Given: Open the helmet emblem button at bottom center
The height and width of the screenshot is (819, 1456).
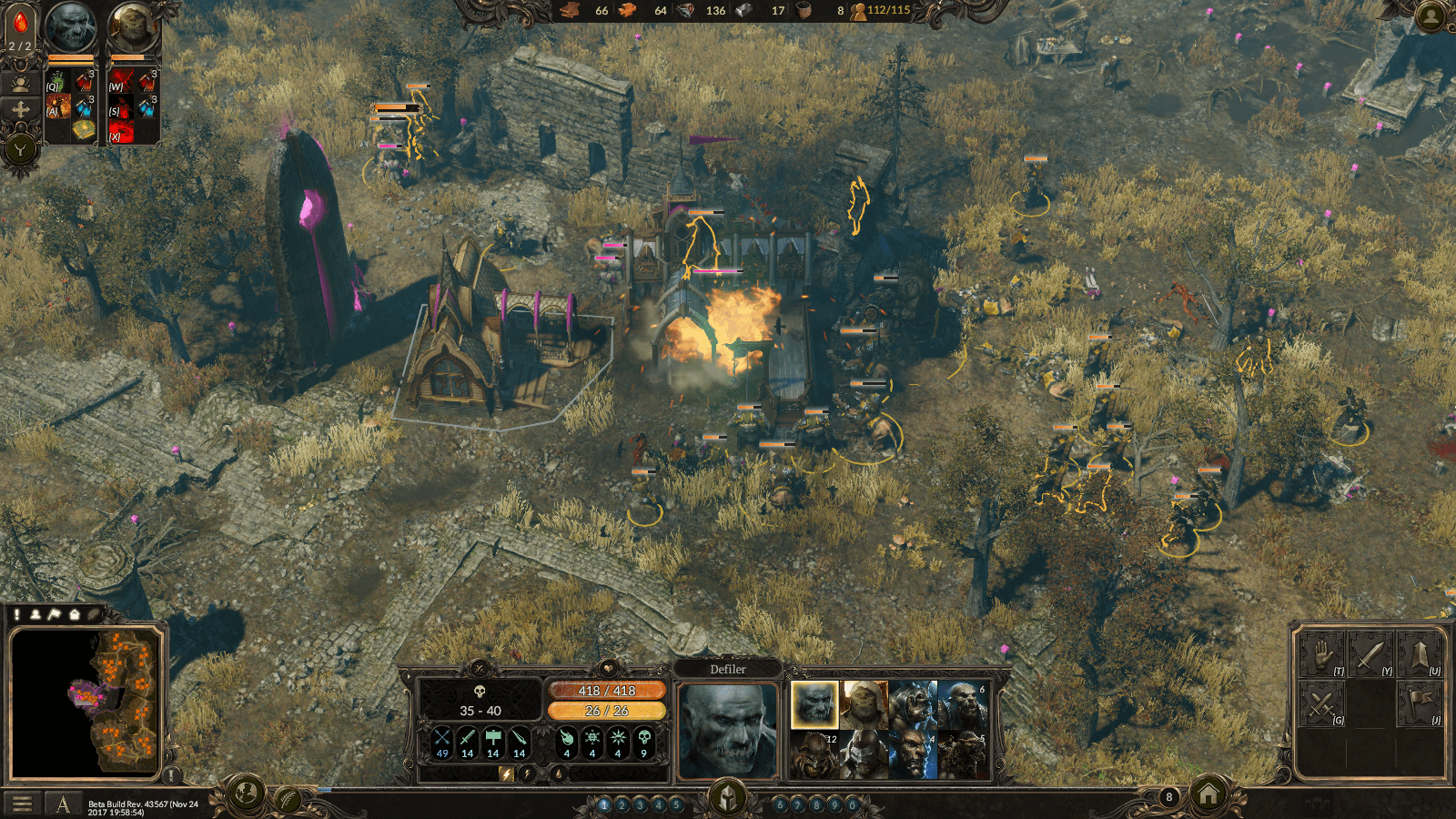Looking at the screenshot, I should click(x=727, y=798).
